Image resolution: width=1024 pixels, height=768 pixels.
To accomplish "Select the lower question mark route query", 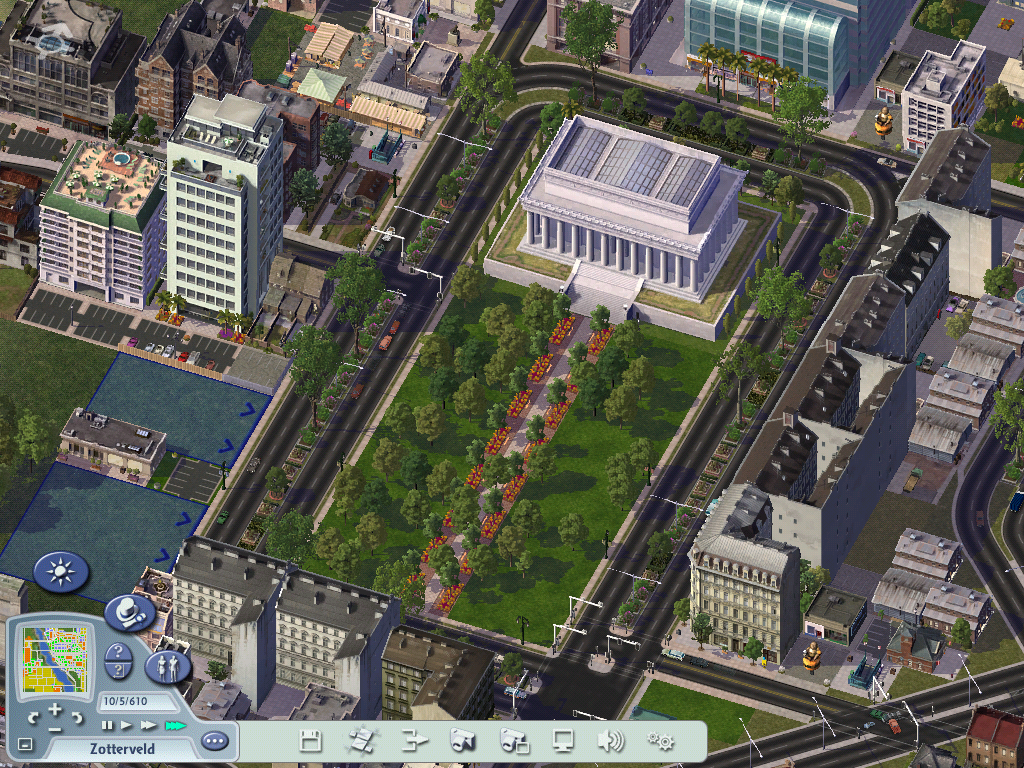I will pyautogui.click(x=118, y=672).
